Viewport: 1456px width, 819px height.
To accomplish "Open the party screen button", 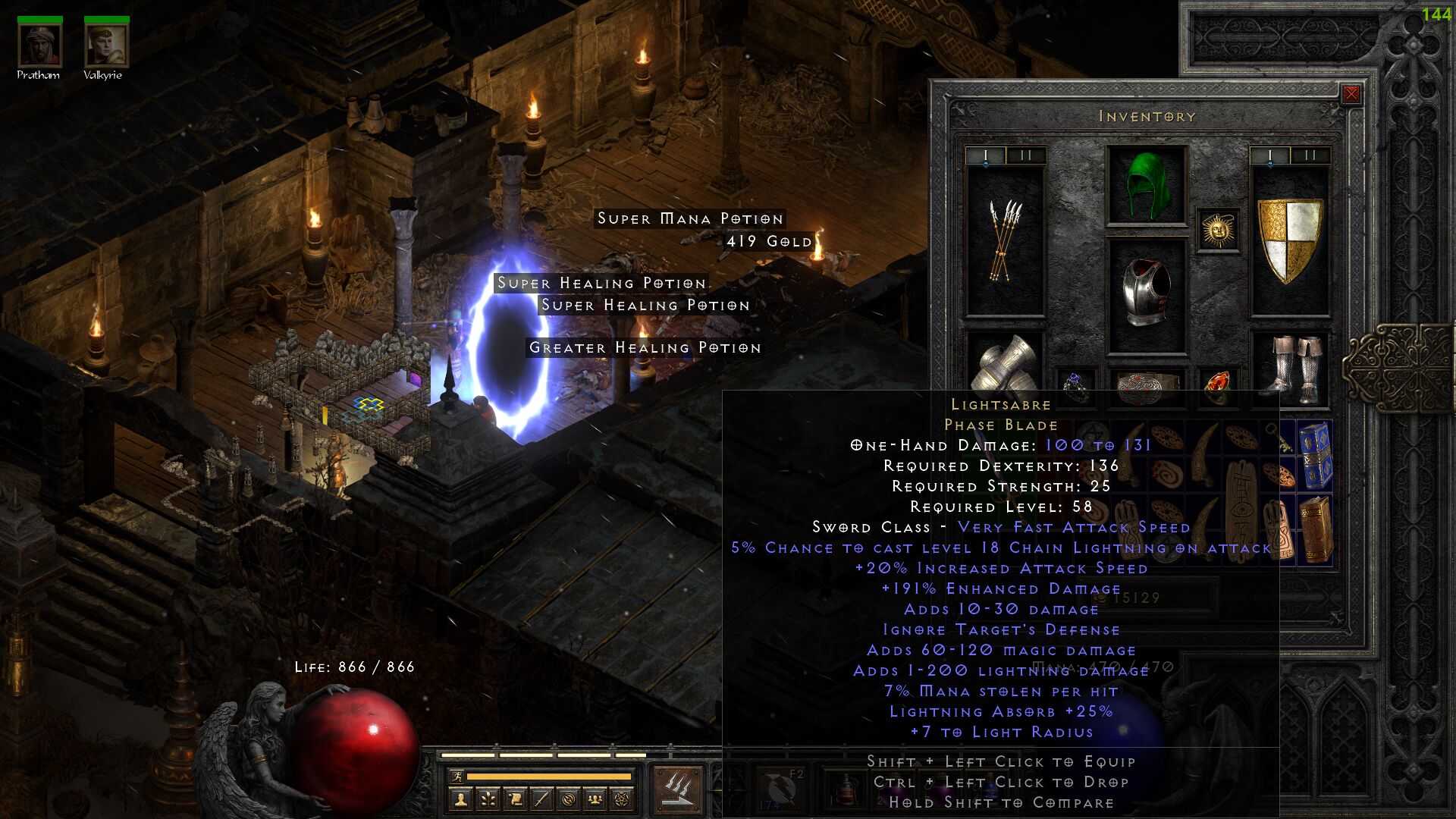I will 595,799.
